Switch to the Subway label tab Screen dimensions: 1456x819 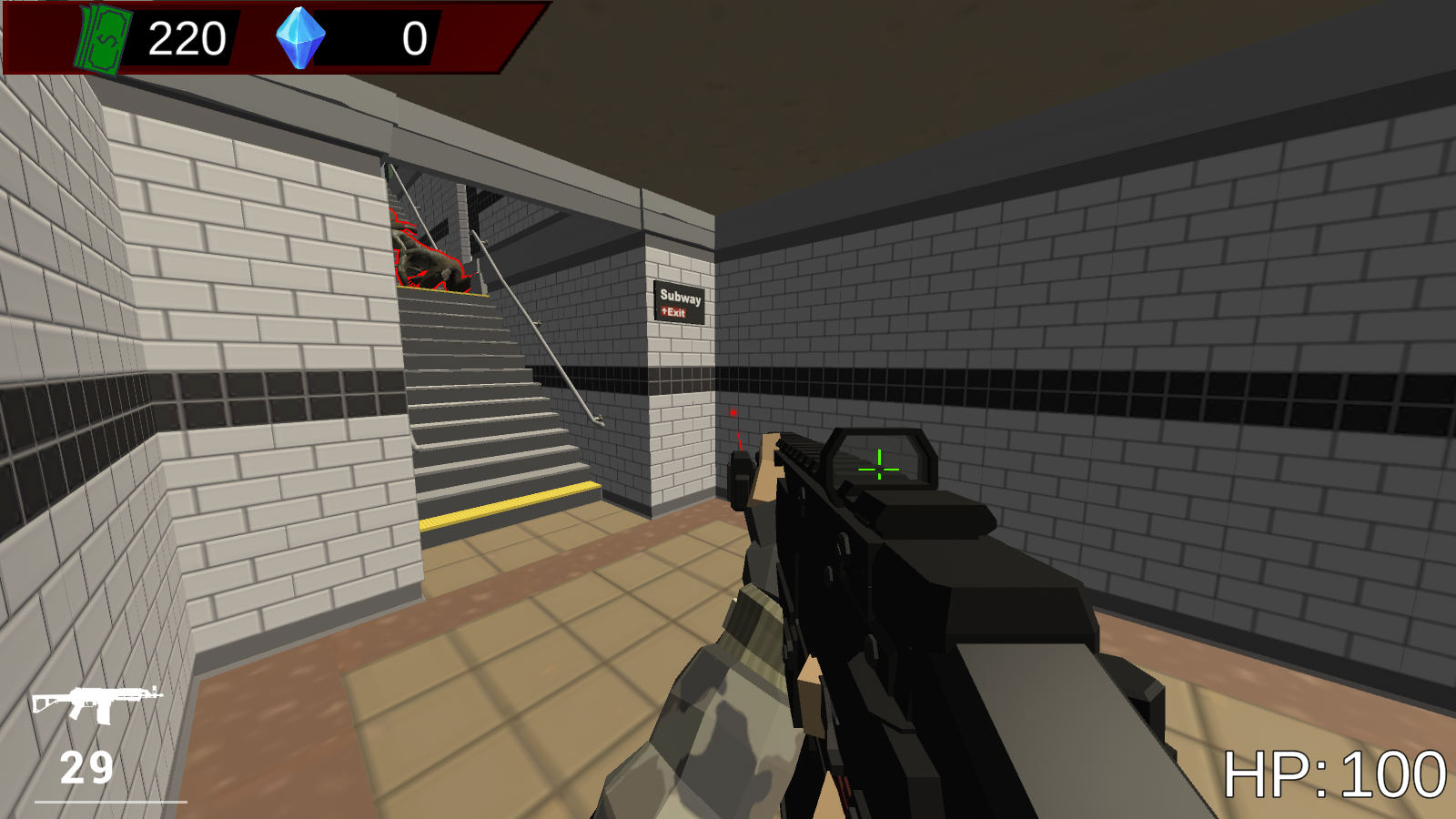coord(679,298)
